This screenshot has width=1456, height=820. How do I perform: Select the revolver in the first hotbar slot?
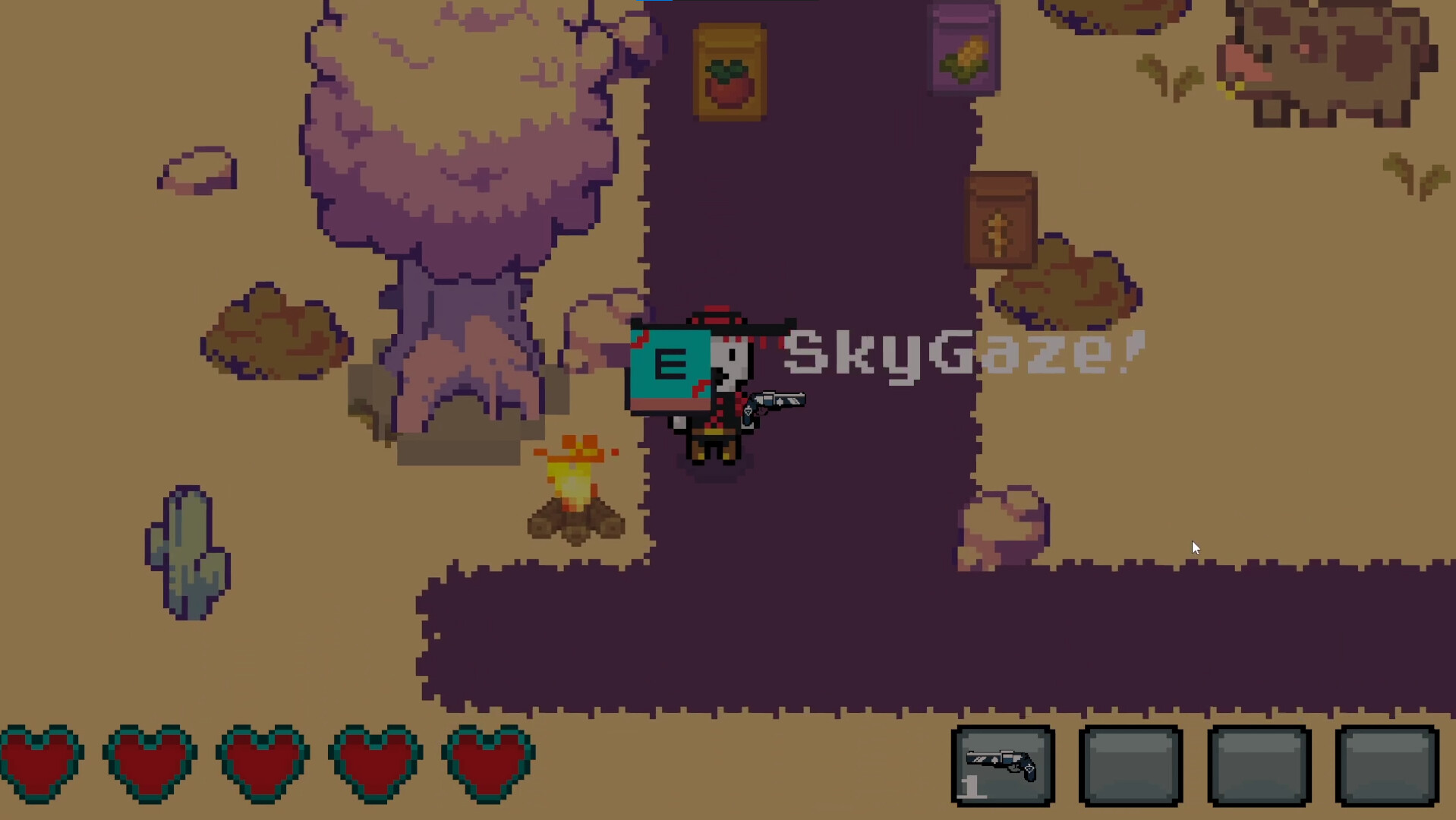pos(1002,765)
